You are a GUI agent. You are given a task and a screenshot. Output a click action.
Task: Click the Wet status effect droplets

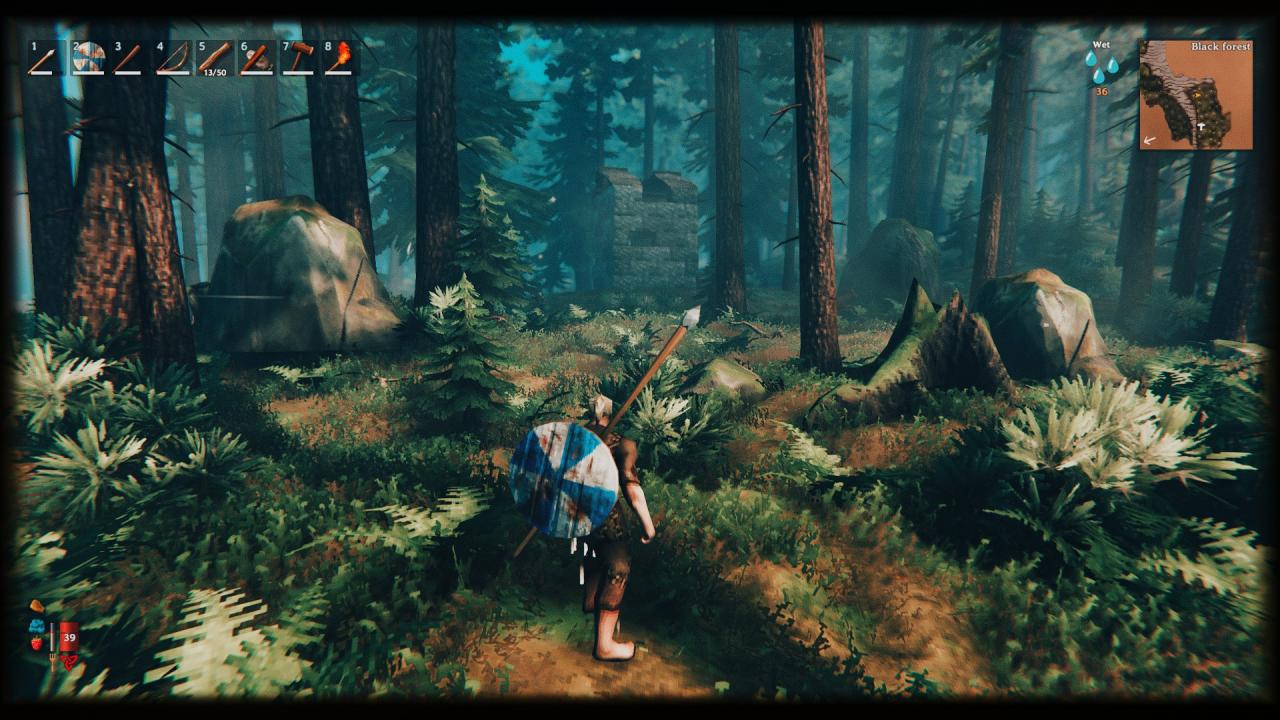[1102, 67]
